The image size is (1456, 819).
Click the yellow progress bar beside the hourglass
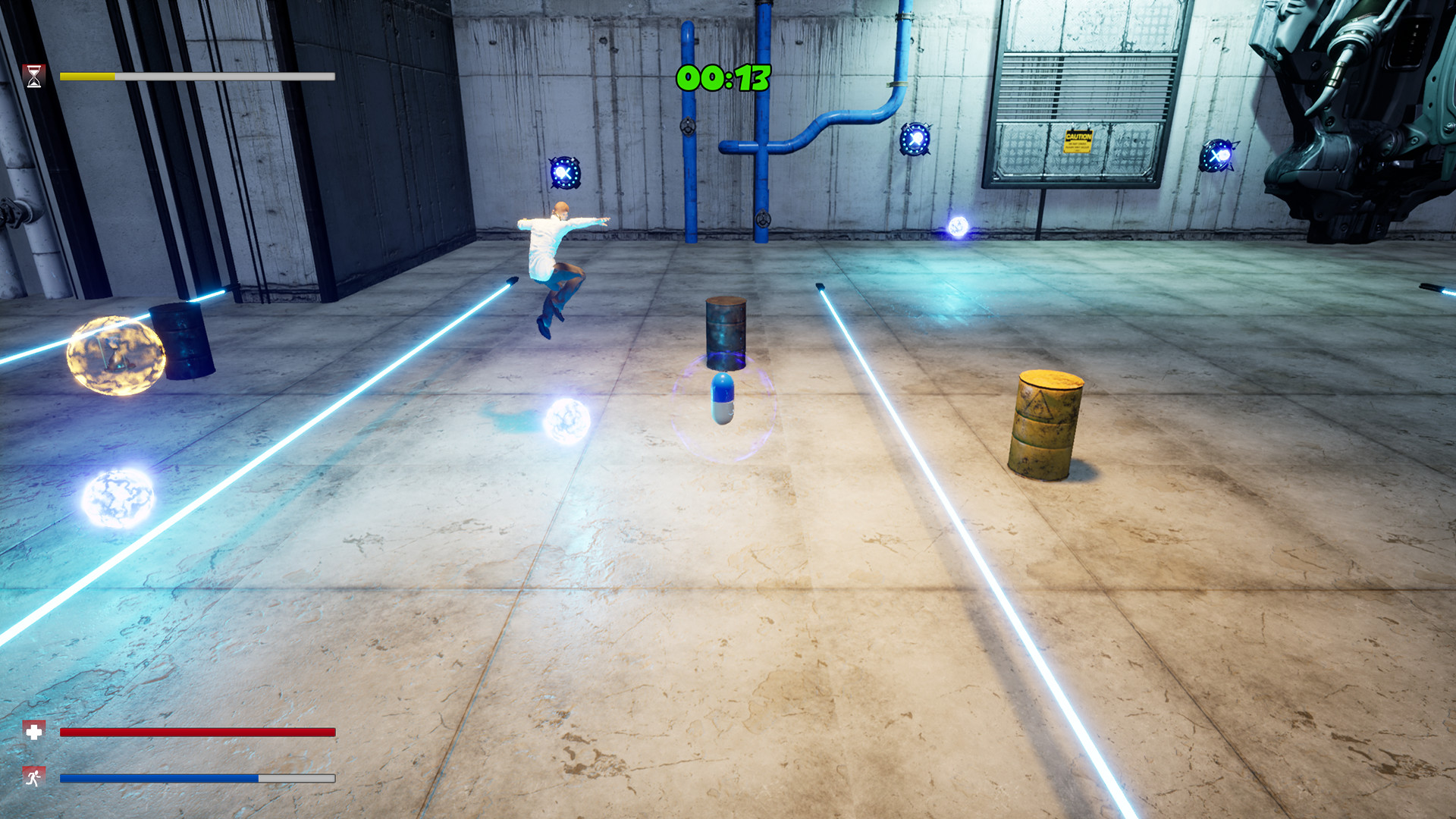(x=87, y=76)
